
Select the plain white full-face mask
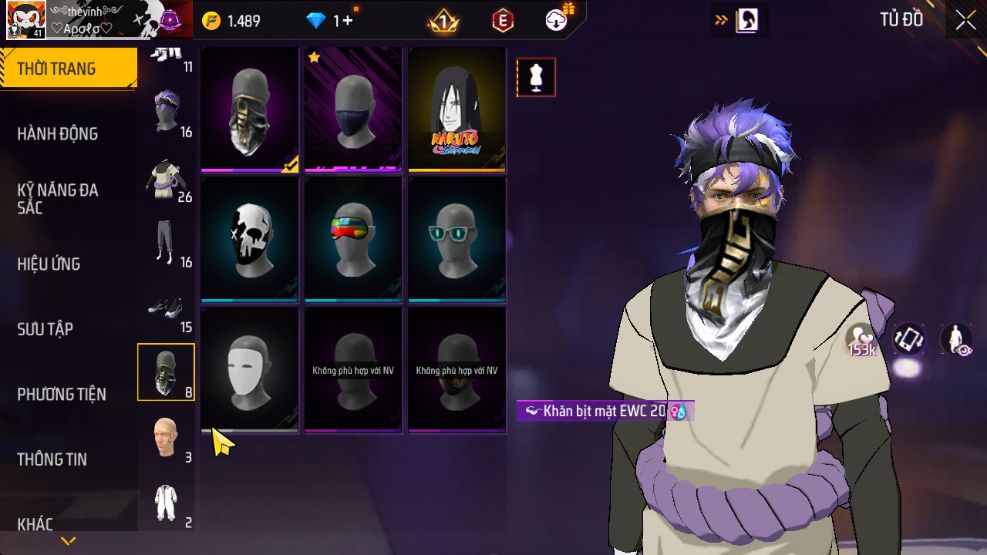(250, 368)
